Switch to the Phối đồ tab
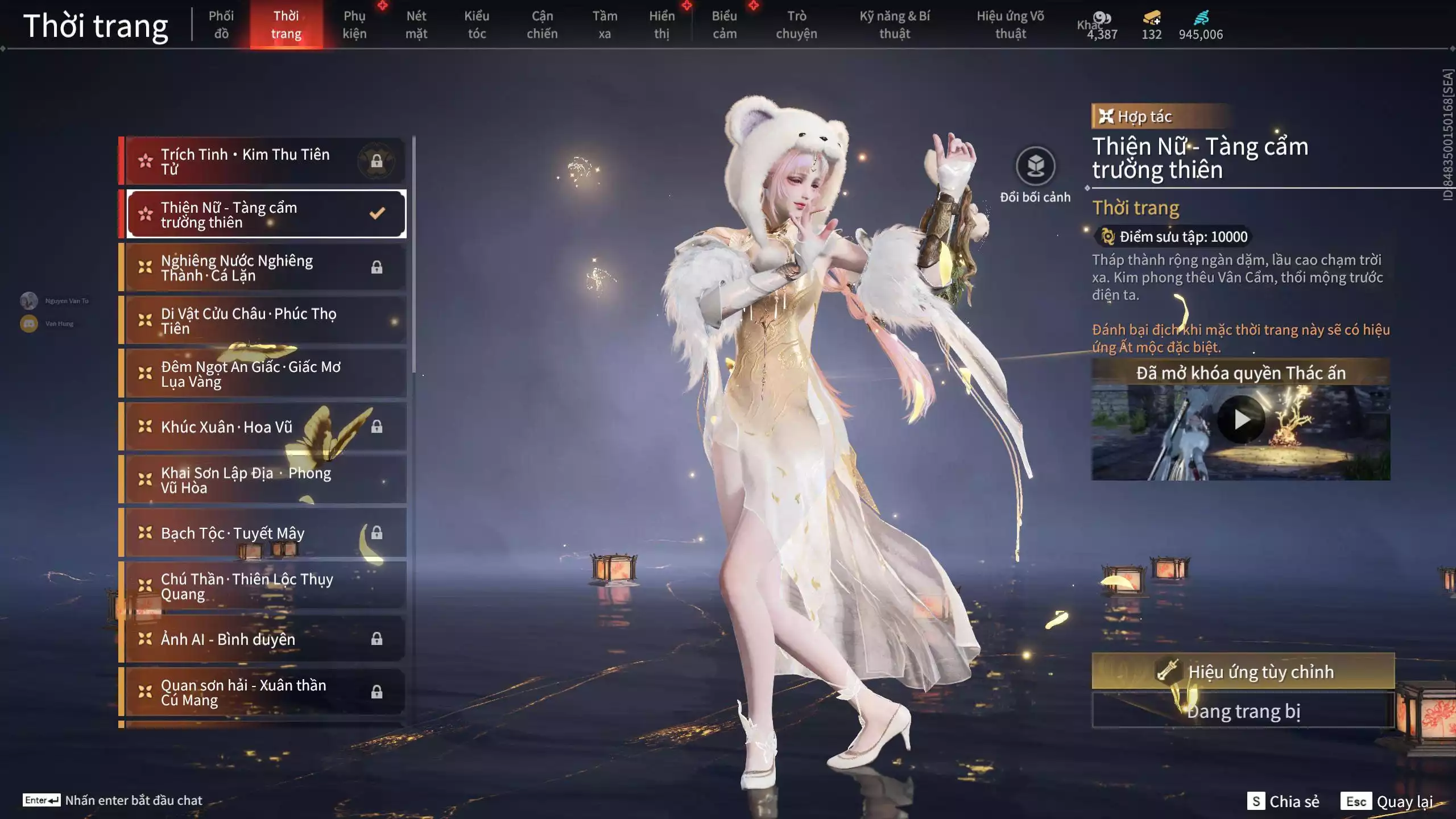The image size is (1456, 819). click(x=221, y=24)
